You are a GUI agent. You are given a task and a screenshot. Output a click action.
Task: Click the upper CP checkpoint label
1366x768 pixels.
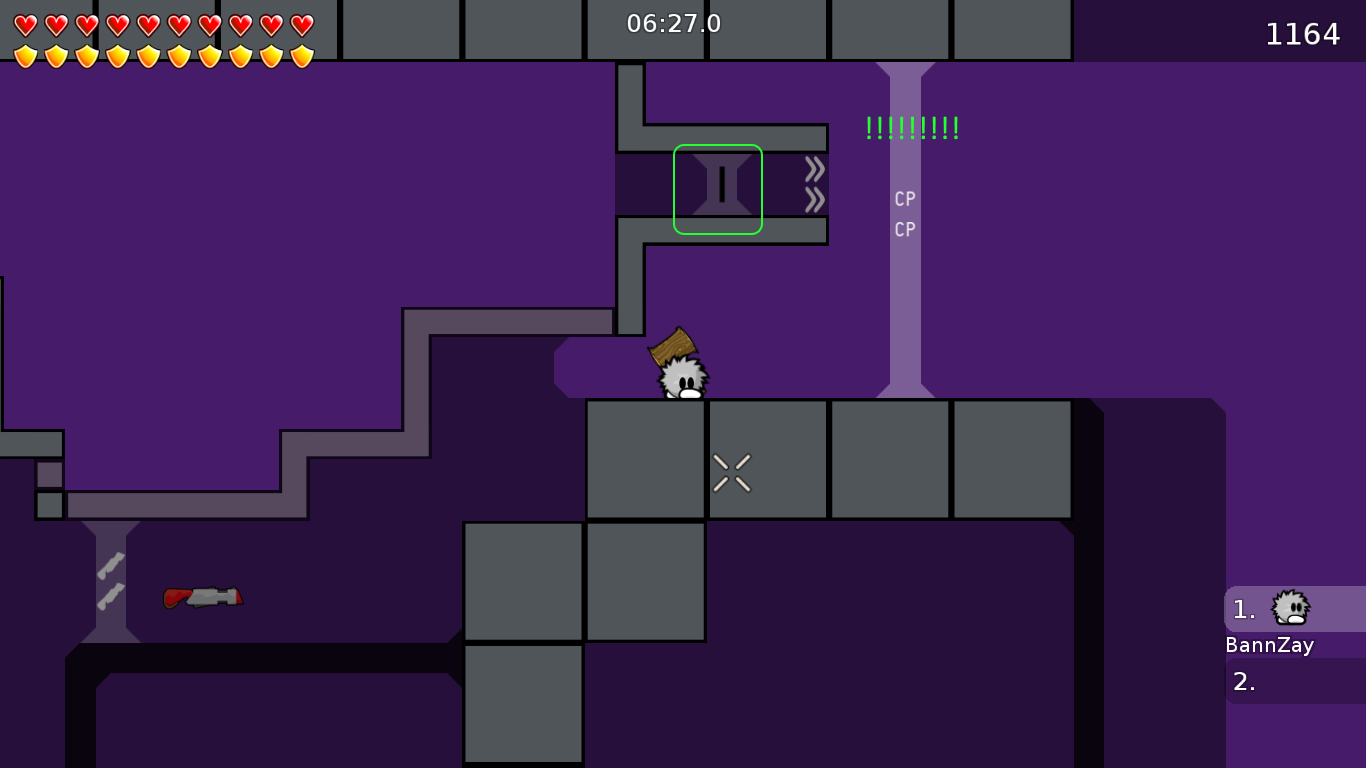tap(904, 199)
